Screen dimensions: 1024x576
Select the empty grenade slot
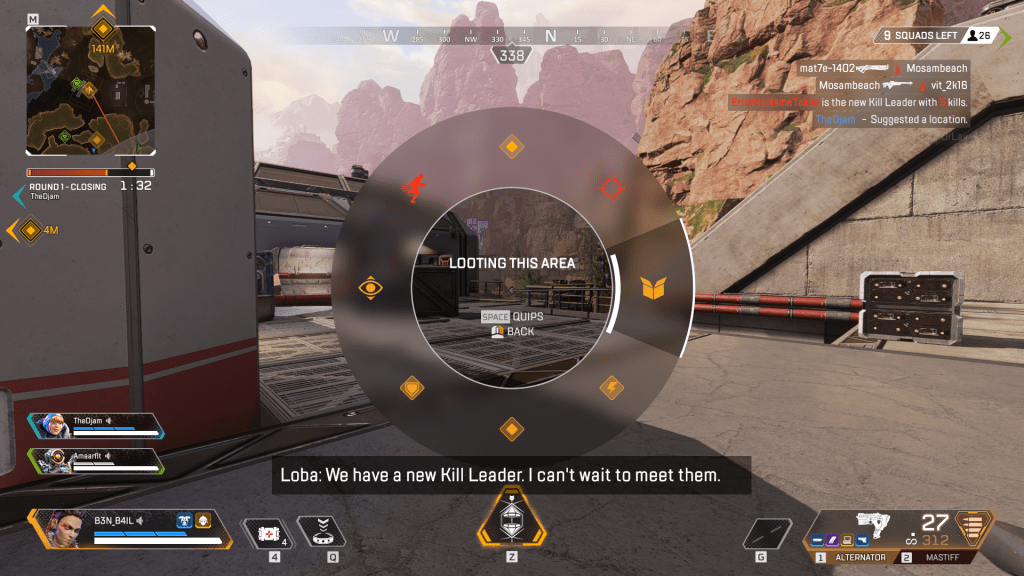[768, 533]
